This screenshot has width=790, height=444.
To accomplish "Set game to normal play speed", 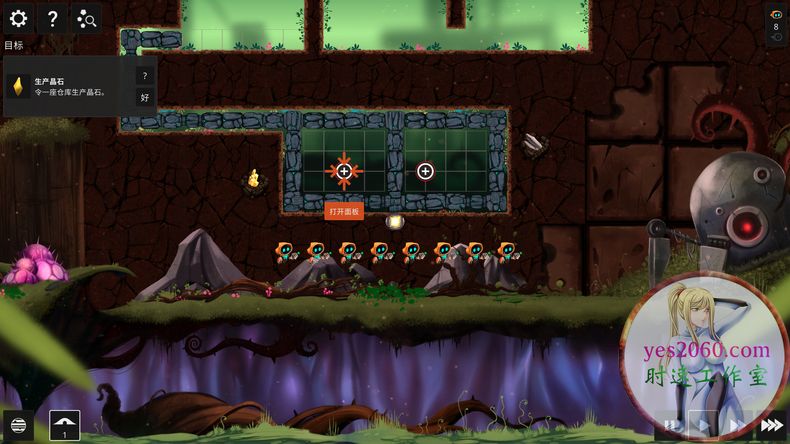I will tap(703, 425).
